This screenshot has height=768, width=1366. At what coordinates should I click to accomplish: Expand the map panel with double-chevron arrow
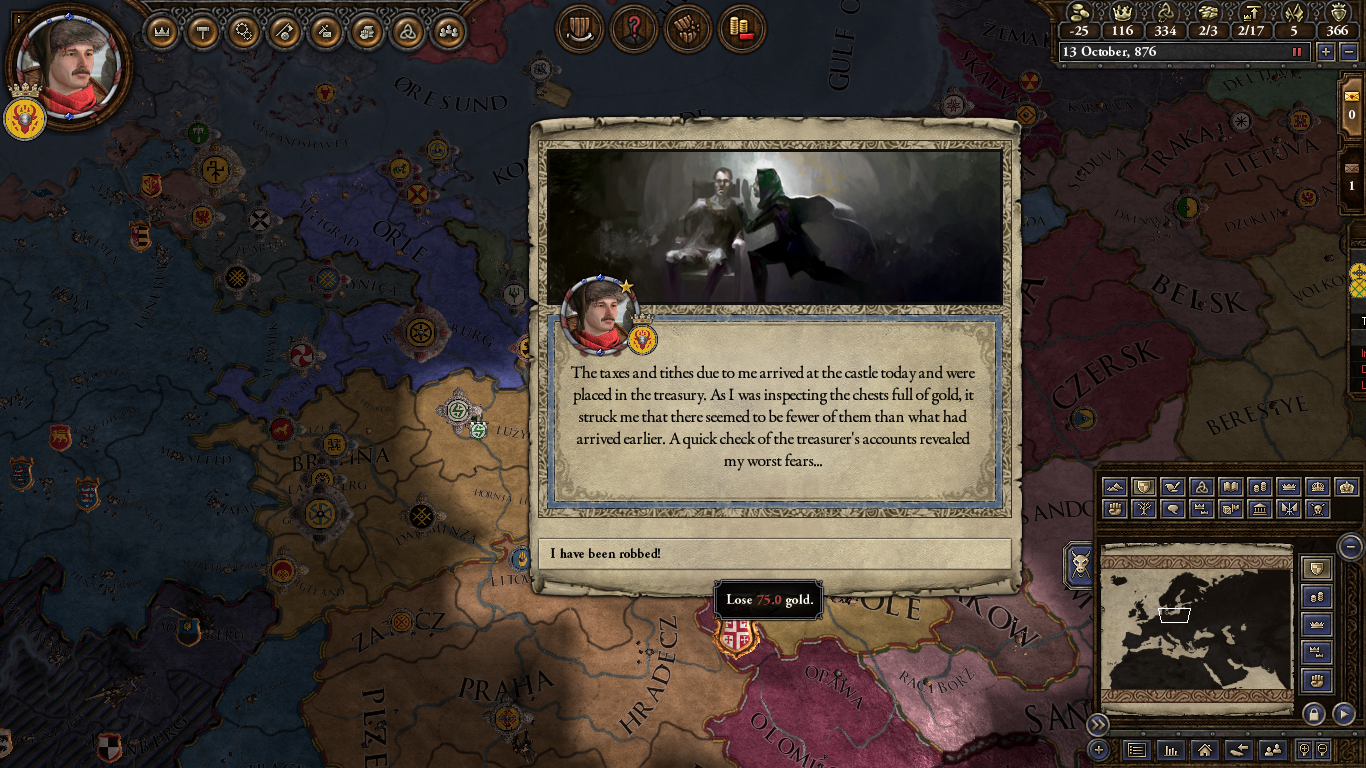[1098, 723]
